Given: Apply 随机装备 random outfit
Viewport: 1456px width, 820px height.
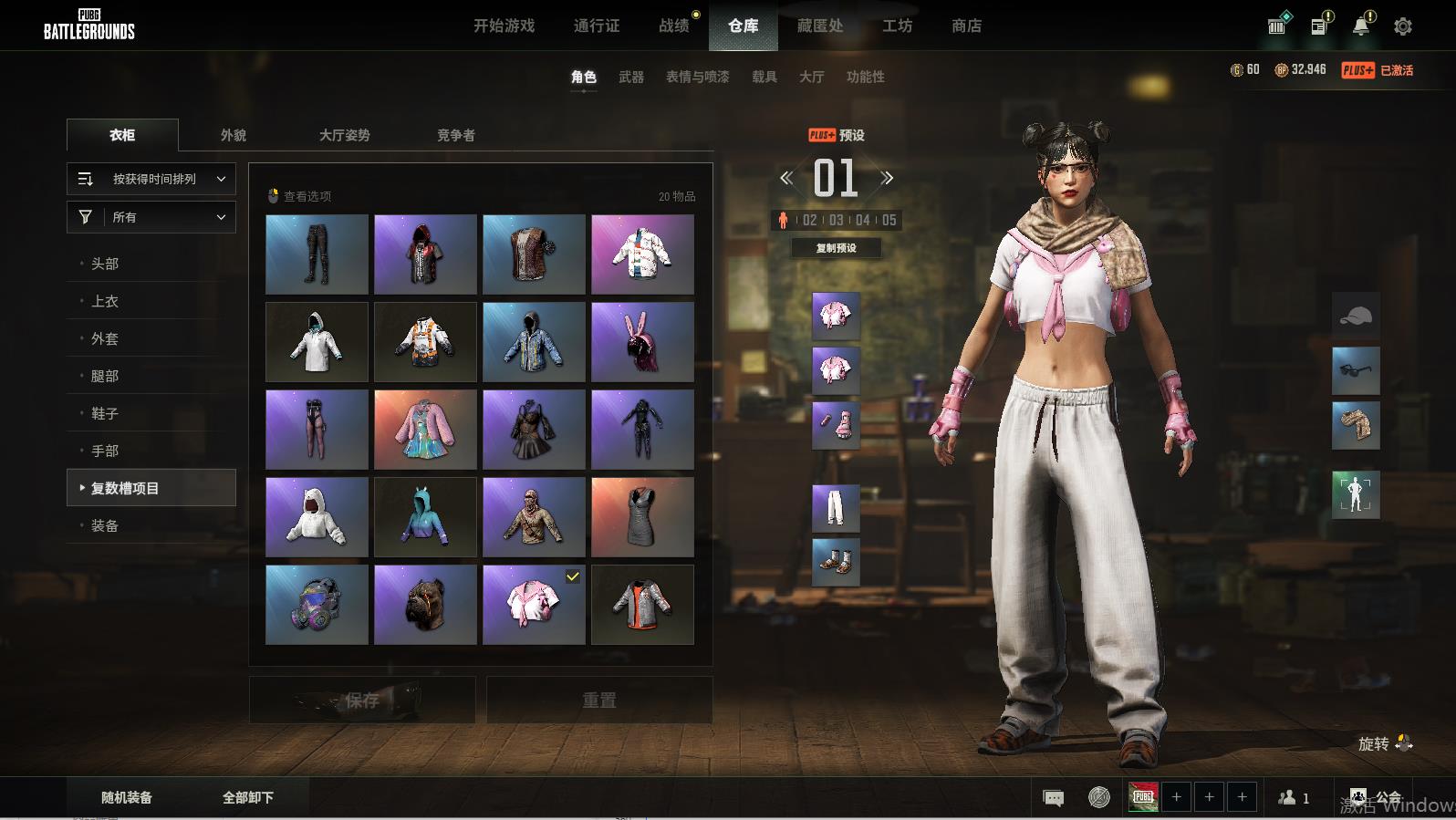Looking at the screenshot, I should click(x=127, y=797).
